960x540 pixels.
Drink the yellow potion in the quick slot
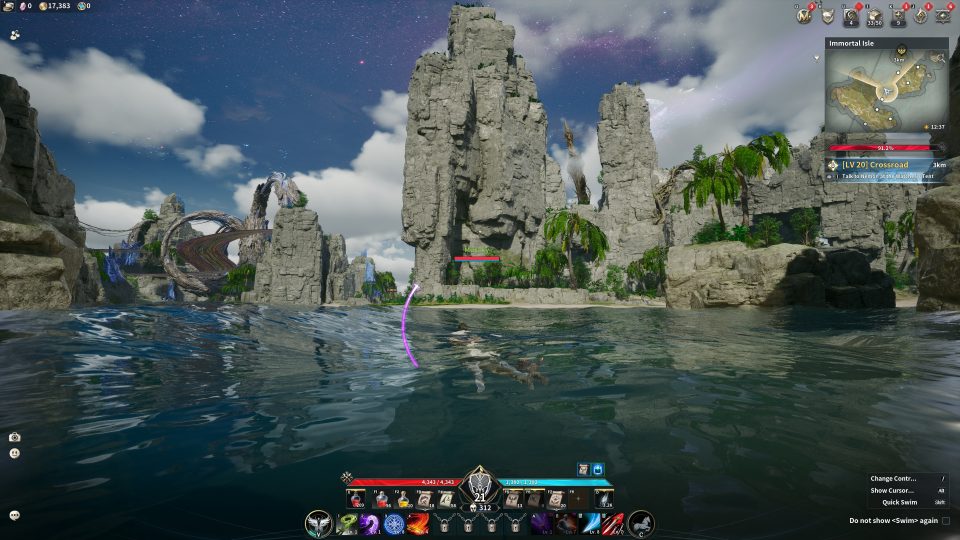(x=403, y=498)
